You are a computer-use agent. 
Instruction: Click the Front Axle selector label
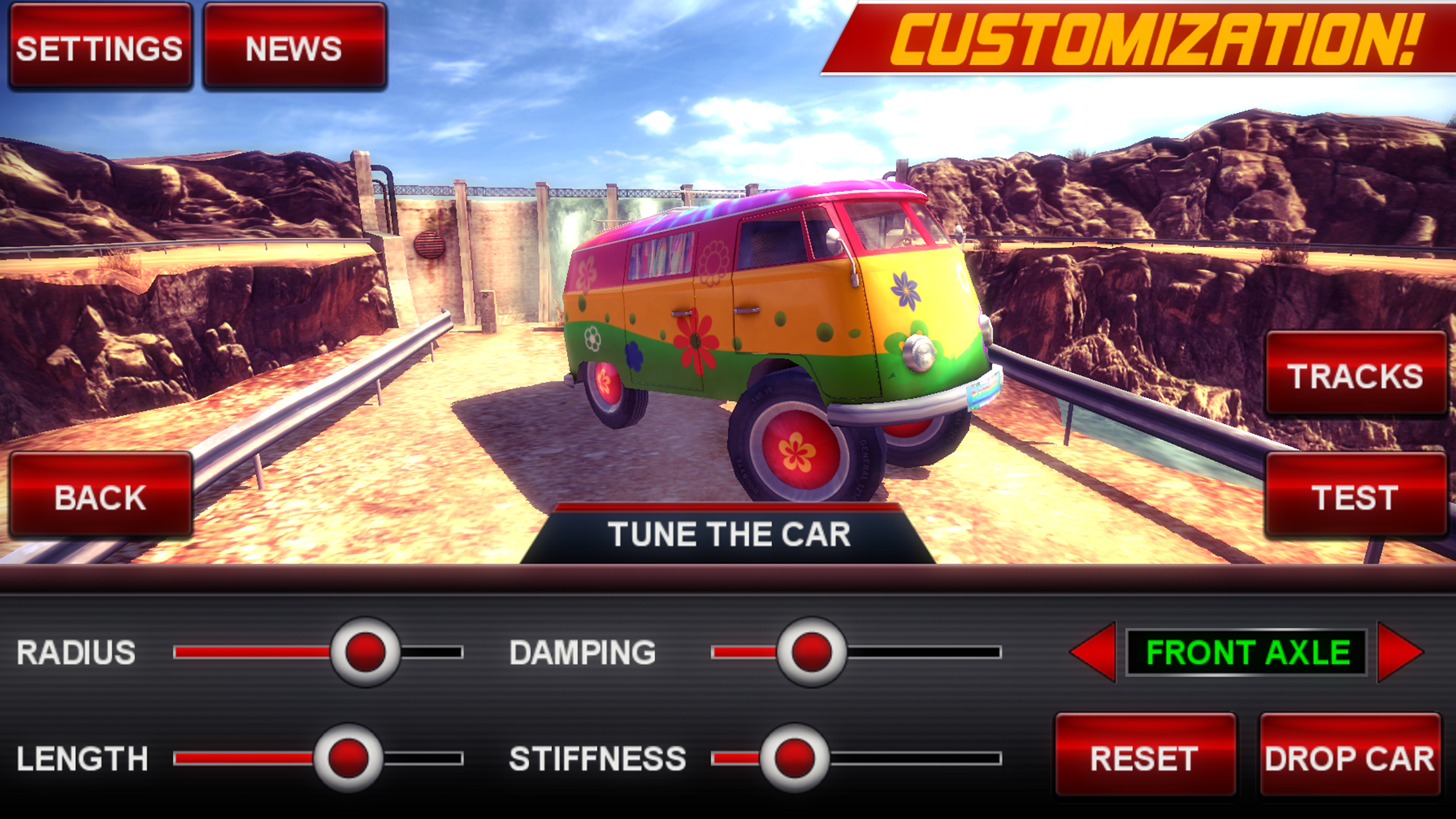pyautogui.click(x=1247, y=652)
